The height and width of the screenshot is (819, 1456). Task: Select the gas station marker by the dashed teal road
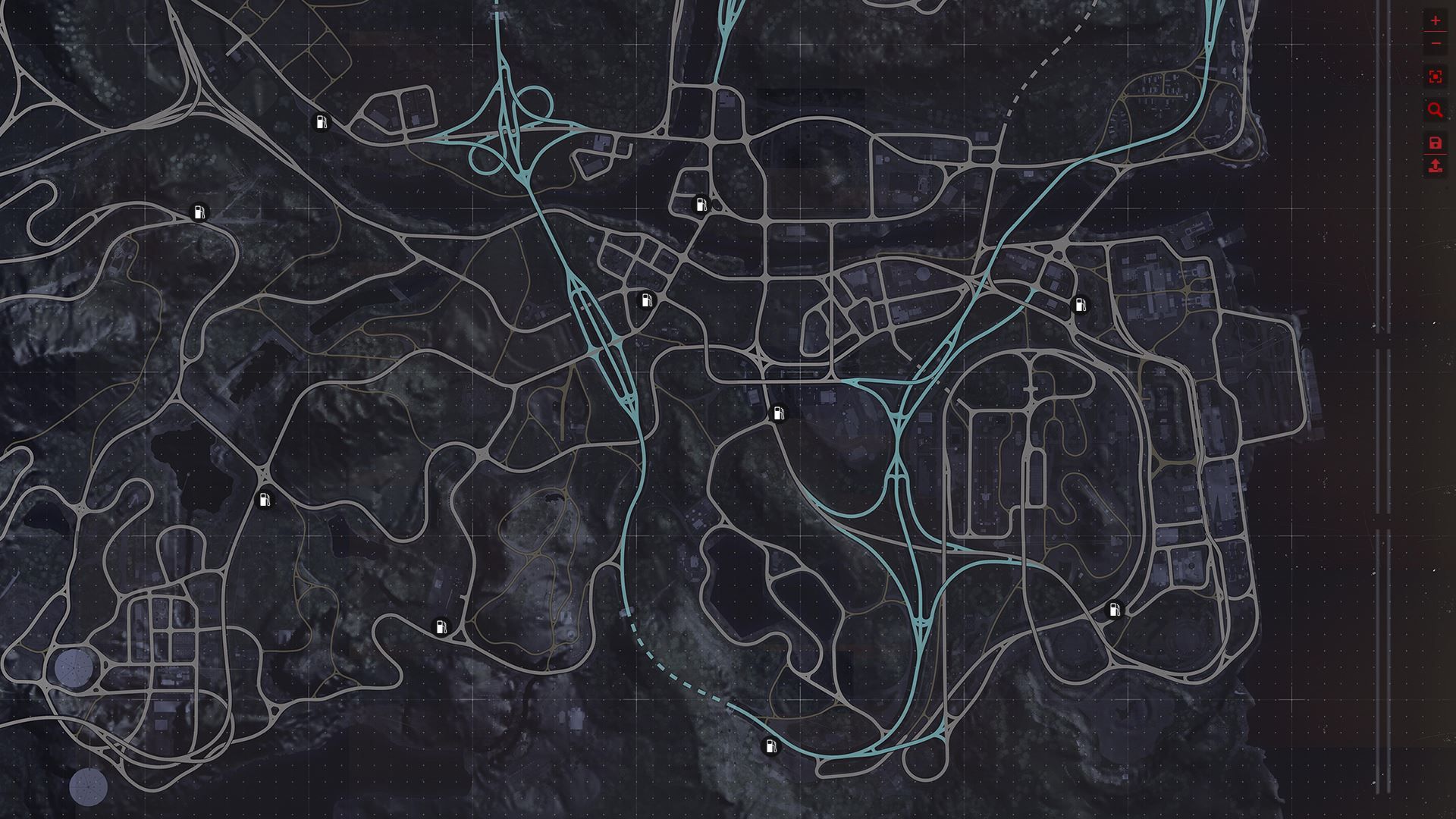click(770, 746)
